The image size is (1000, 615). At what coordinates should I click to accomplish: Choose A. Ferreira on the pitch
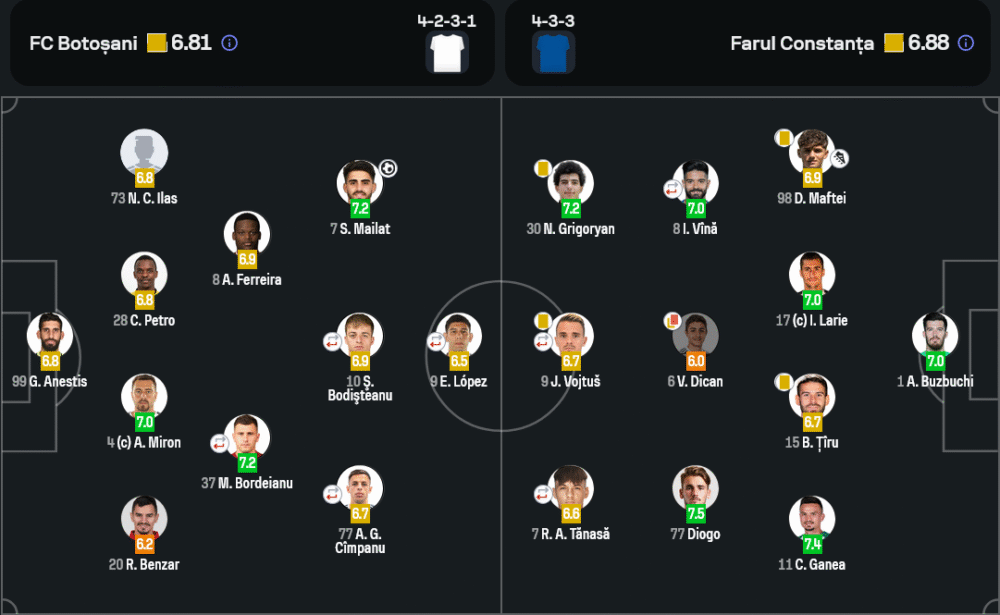click(247, 235)
